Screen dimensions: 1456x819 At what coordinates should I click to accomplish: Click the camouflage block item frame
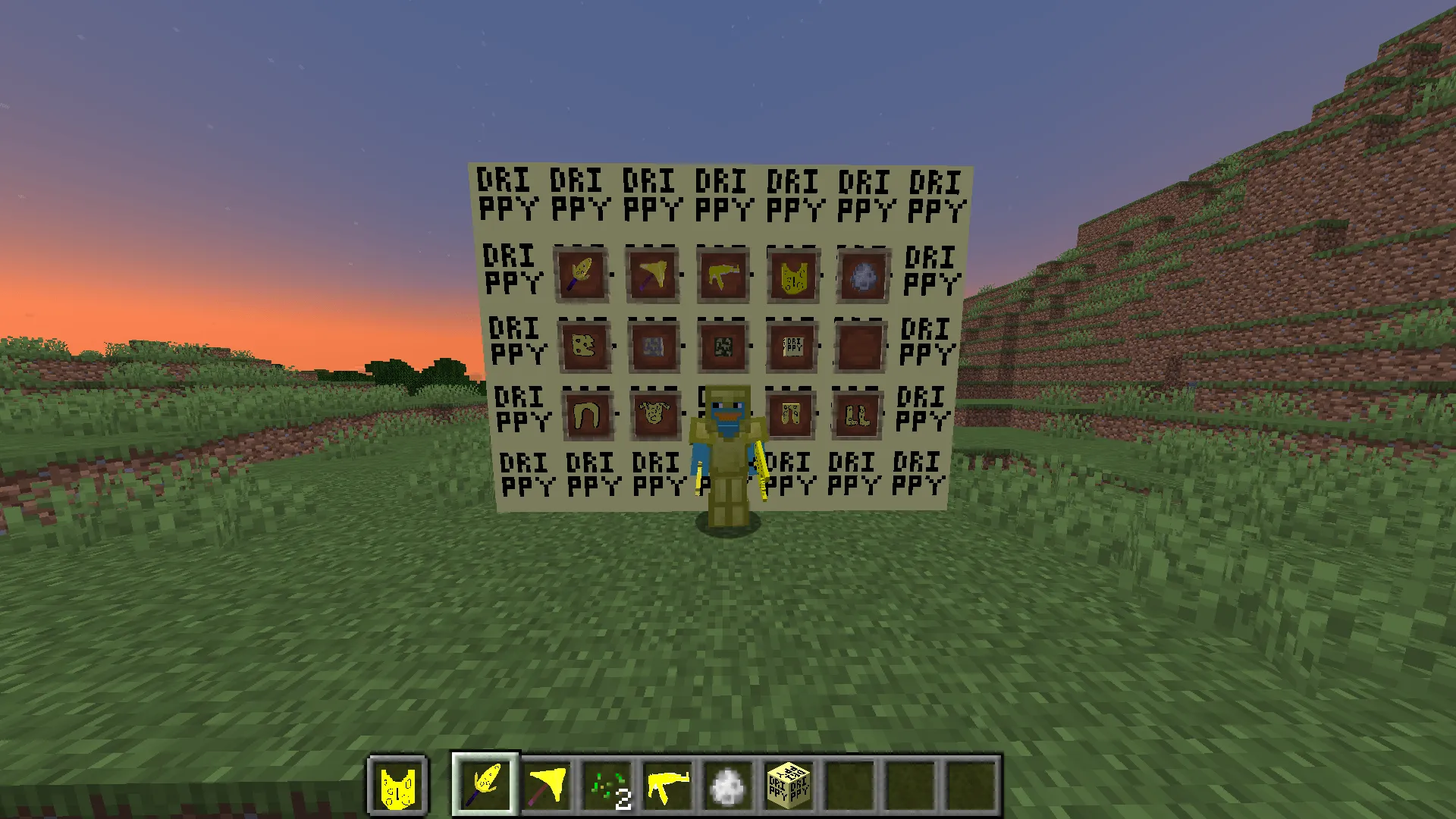pyautogui.click(x=723, y=346)
